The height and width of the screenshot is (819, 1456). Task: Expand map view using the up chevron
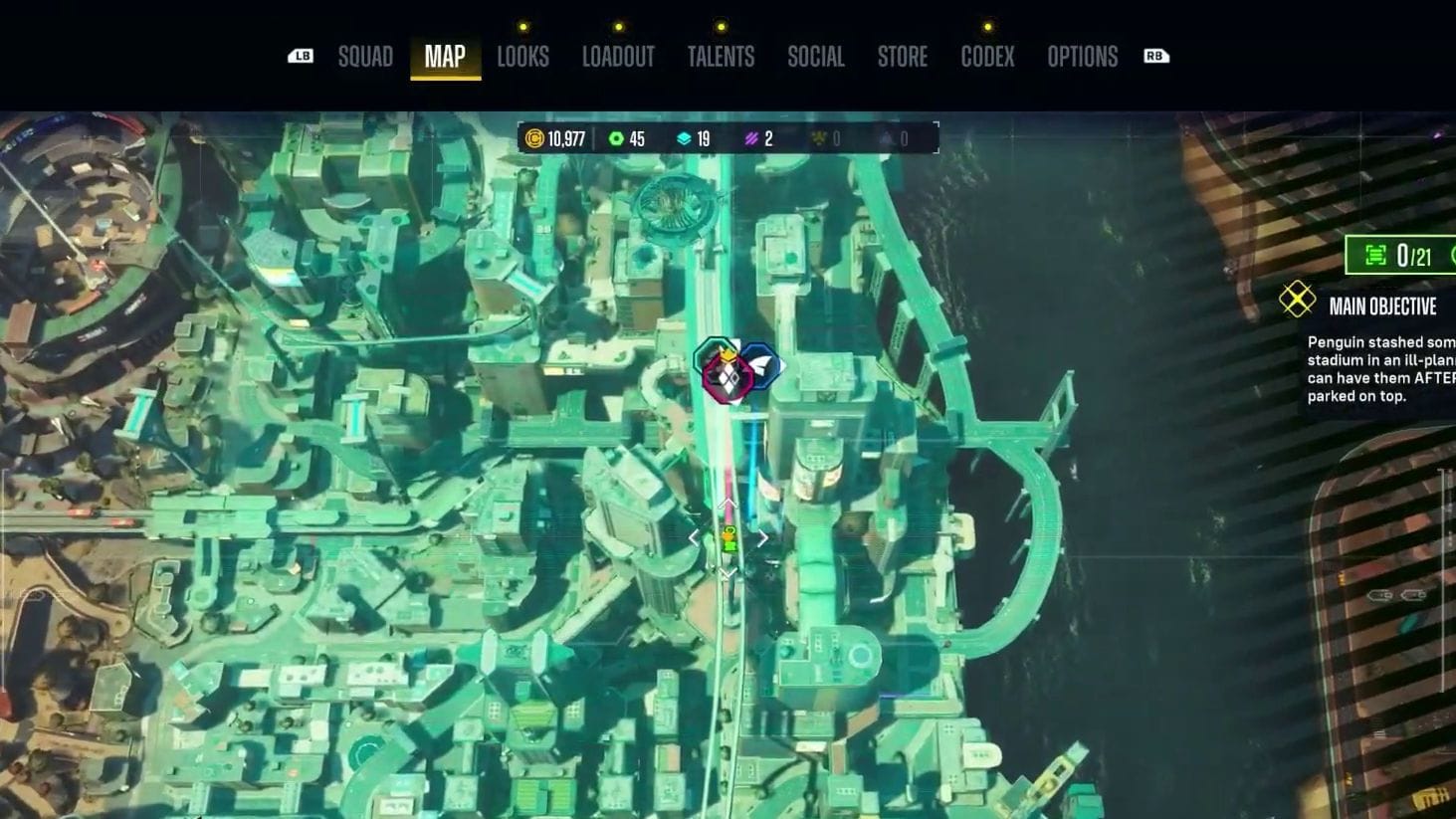(x=728, y=504)
